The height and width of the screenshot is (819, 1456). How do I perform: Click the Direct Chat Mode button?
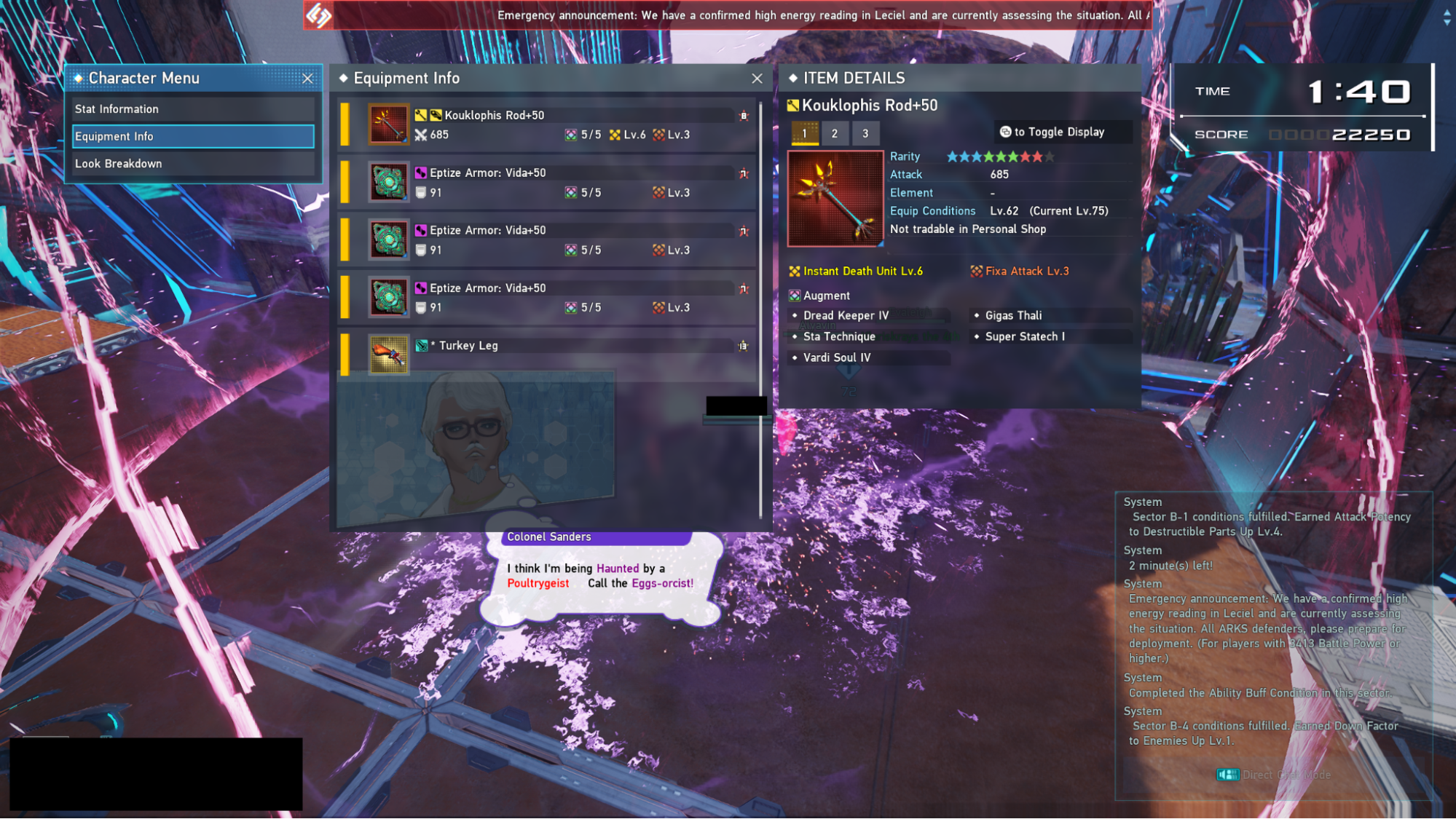(x=1275, y=775)
